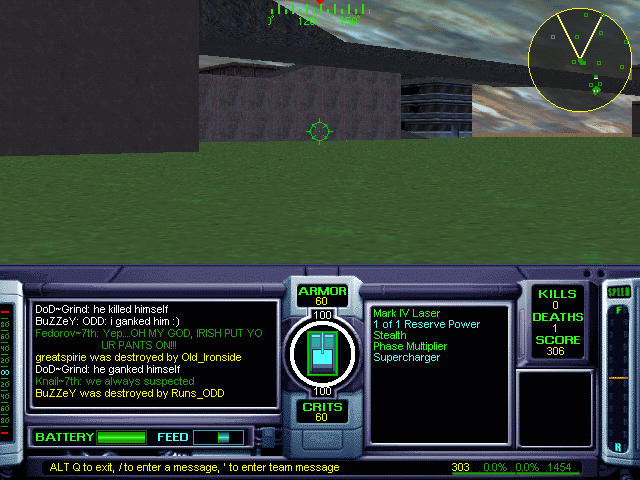The image size is (640, 480).
Task: Select the Mark IV Laser weapon entry
Action: 409,313
